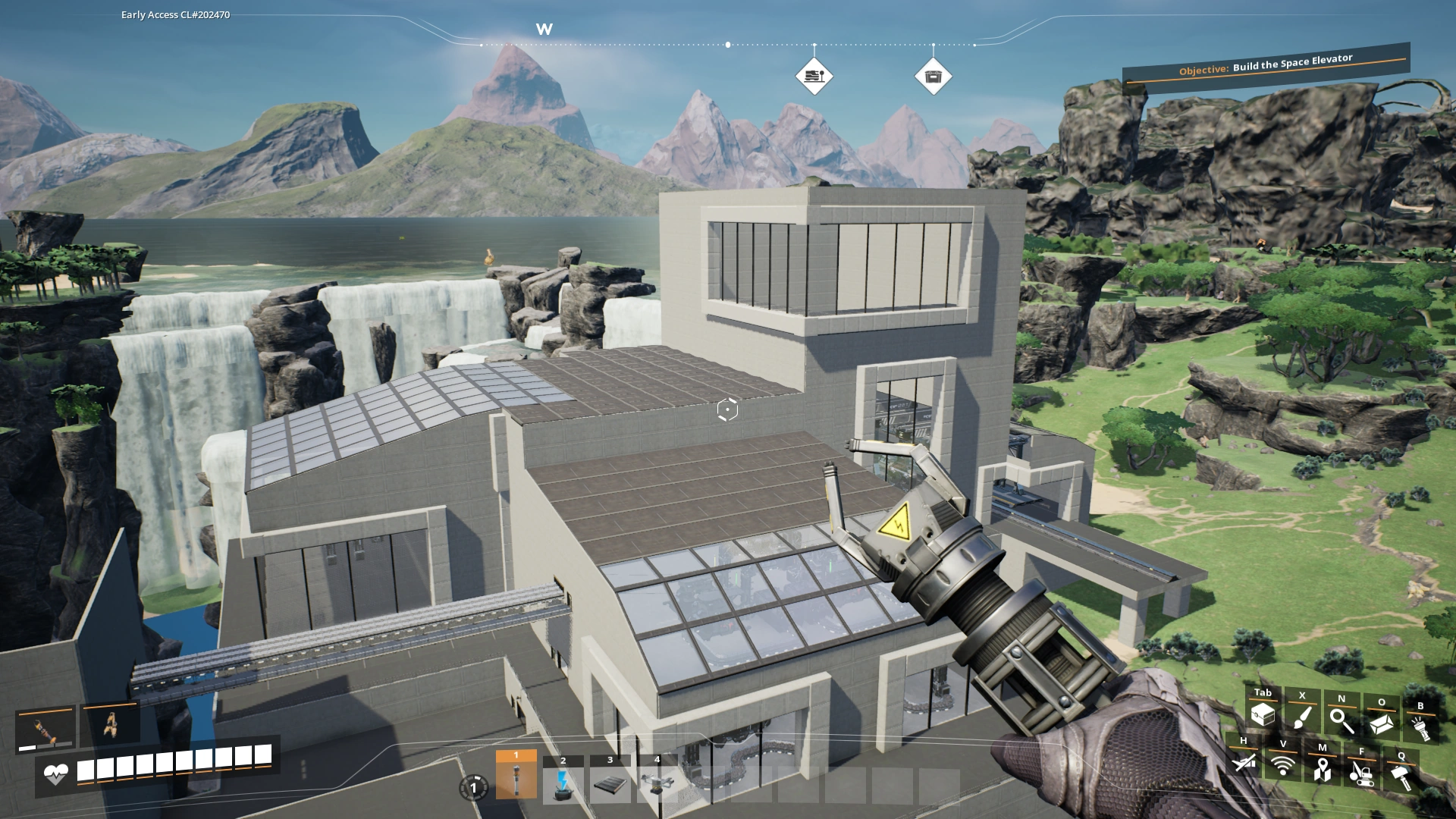Viewport: 1456px width, 819px height.
Task: Select hotbar slot 4 machine item
Action: [657, 783]
